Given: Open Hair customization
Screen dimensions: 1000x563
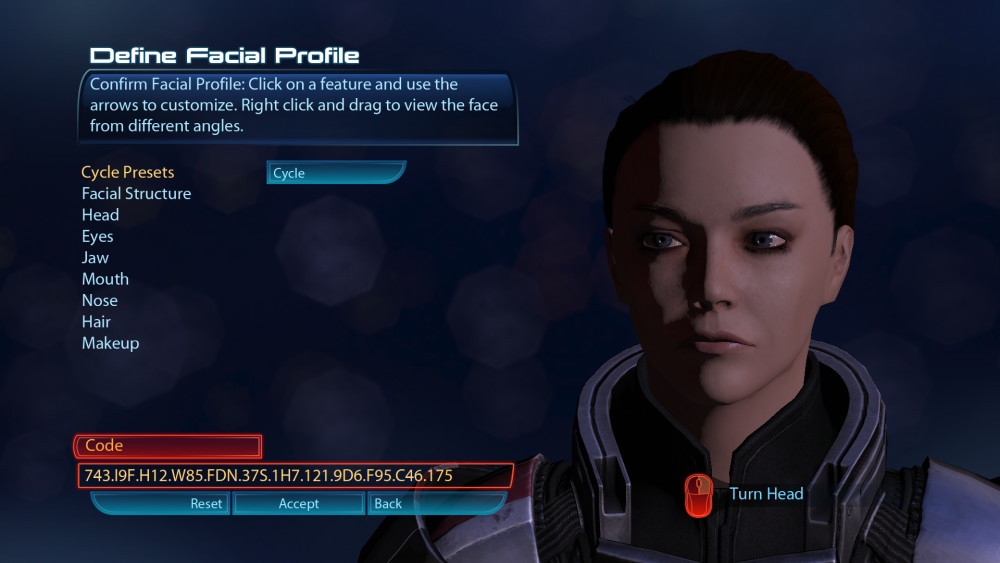Looking at the screenshot, I should [96, 321].
